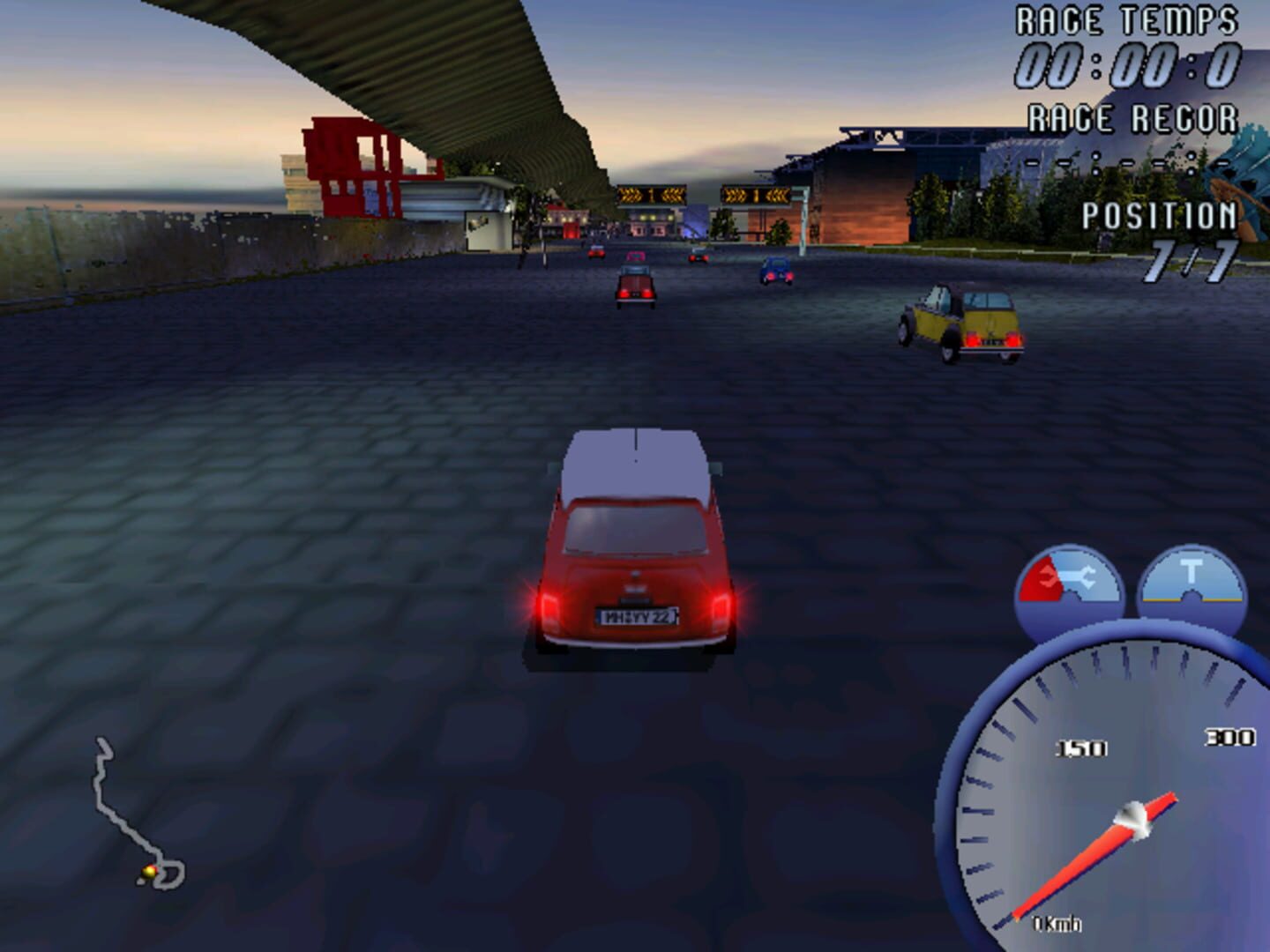This screenshot has width=1270, height=952.
Task: Click the POSITION 7/7 indicator
Action: [1162, 238]
